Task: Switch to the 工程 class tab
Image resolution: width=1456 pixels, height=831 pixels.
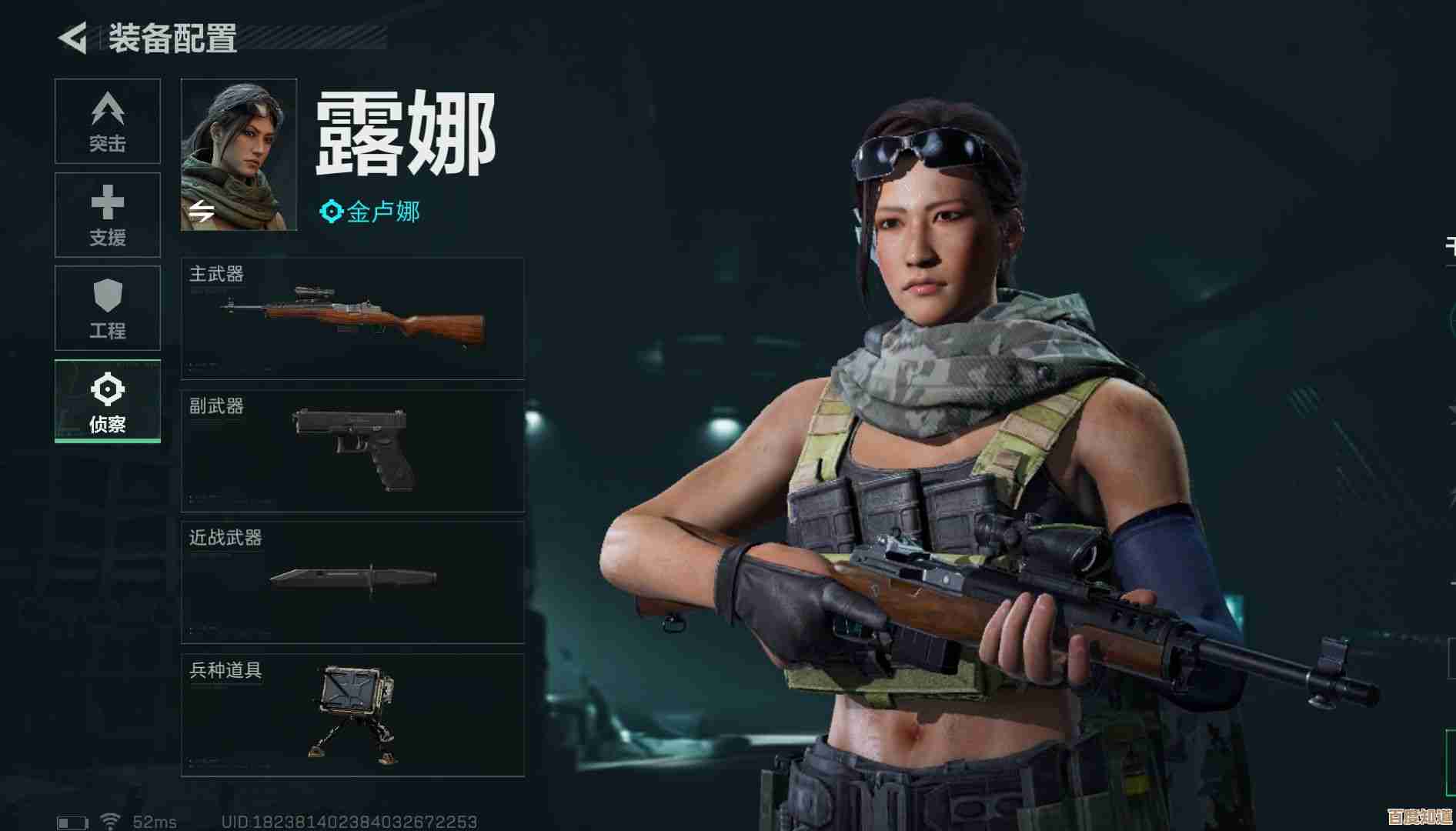Action: pos(107,308)
